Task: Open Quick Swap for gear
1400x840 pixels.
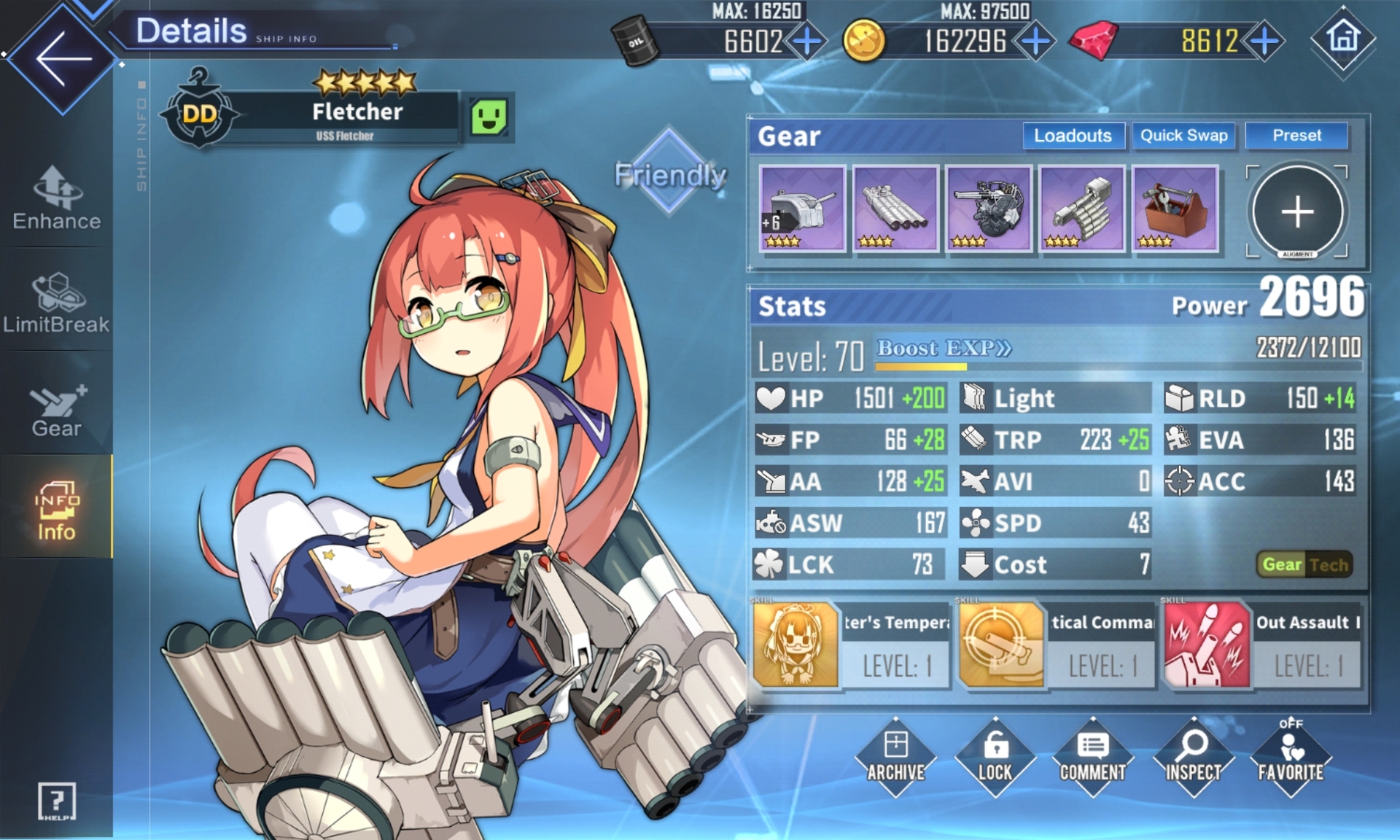Action: click(x=1183, y=136)
